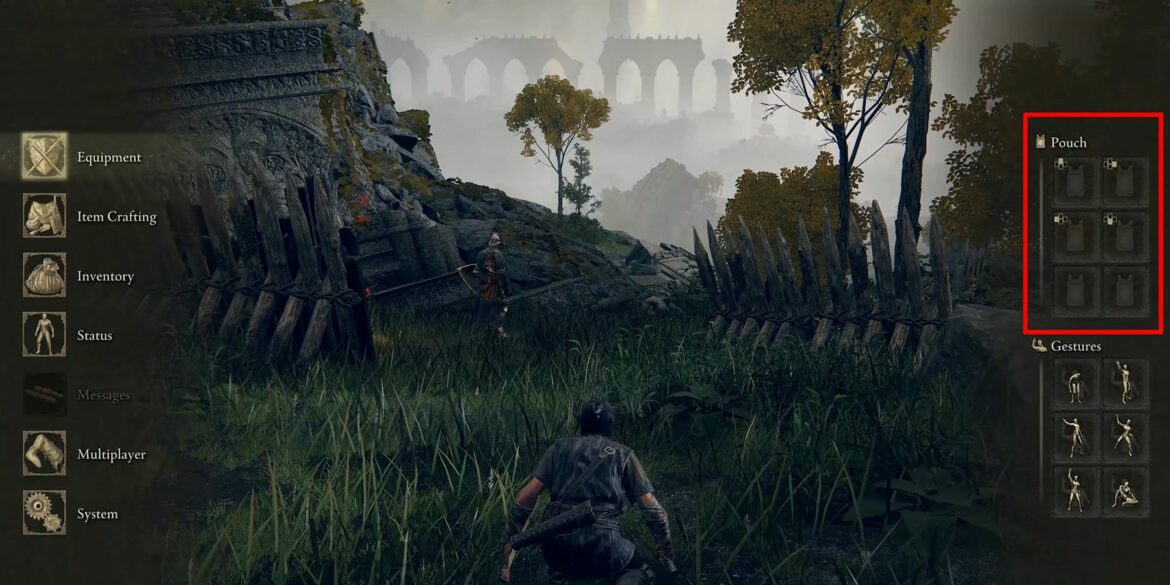
Task: Click the gear icon beside System
Action: (44, 512)
